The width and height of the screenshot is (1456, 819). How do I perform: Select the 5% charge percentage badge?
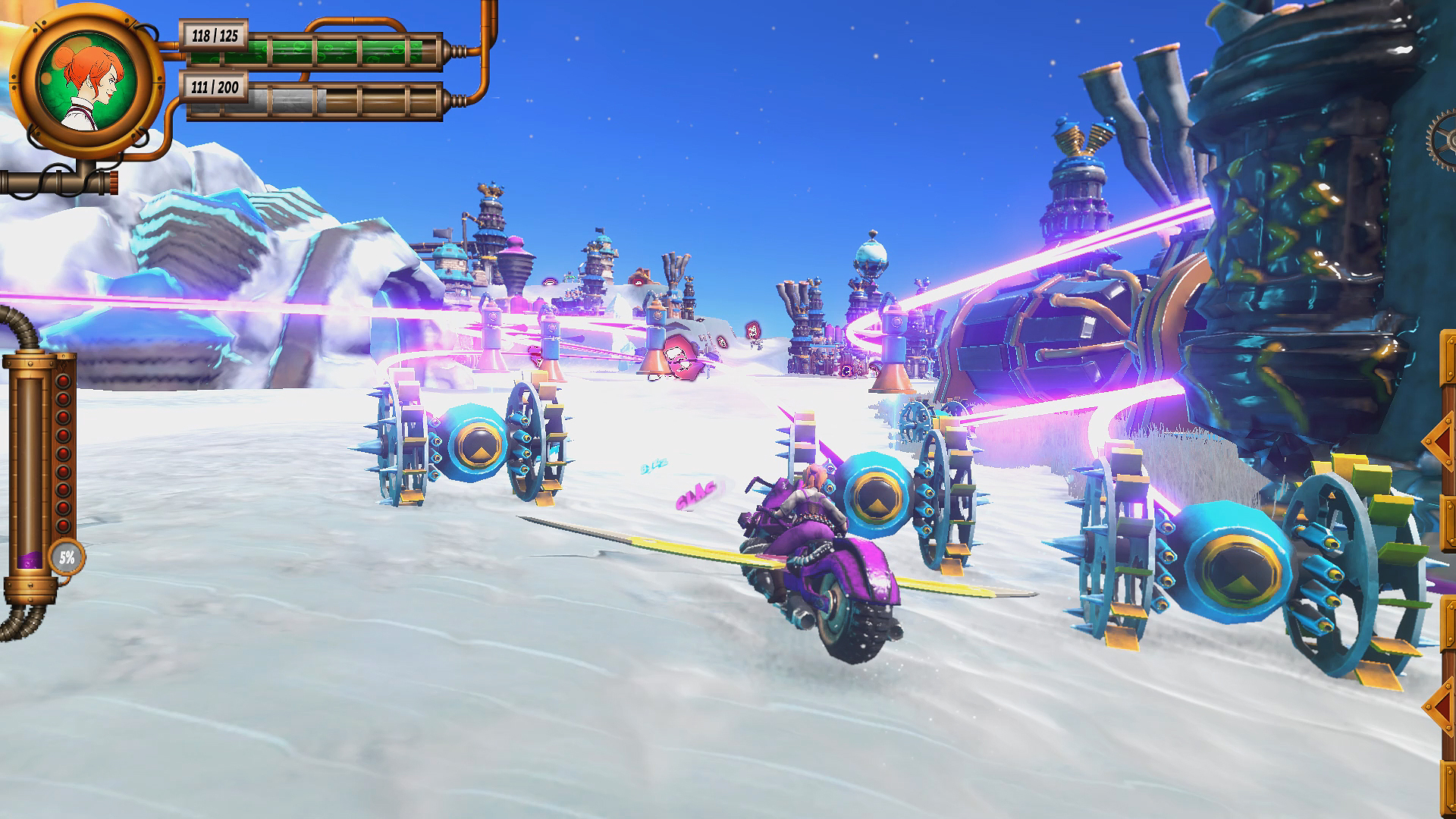(x=66, y=556)
